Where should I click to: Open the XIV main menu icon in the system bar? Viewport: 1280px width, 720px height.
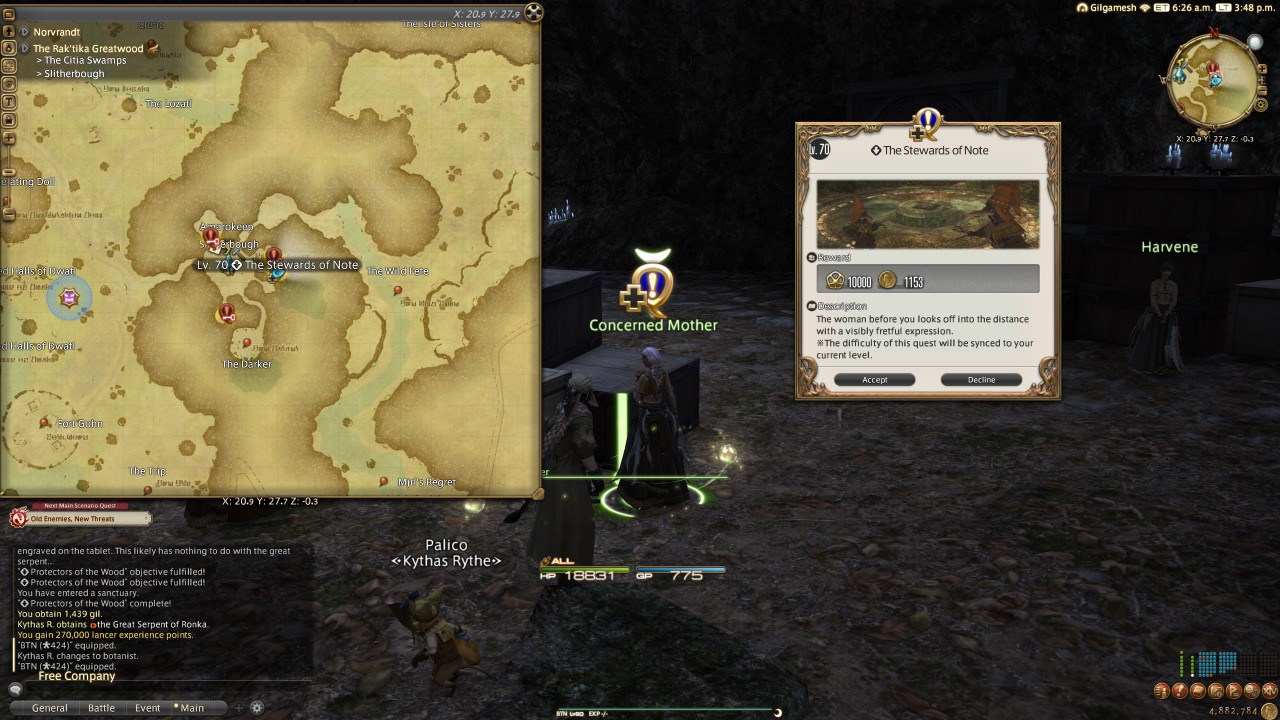click(x=1270, y=690)
